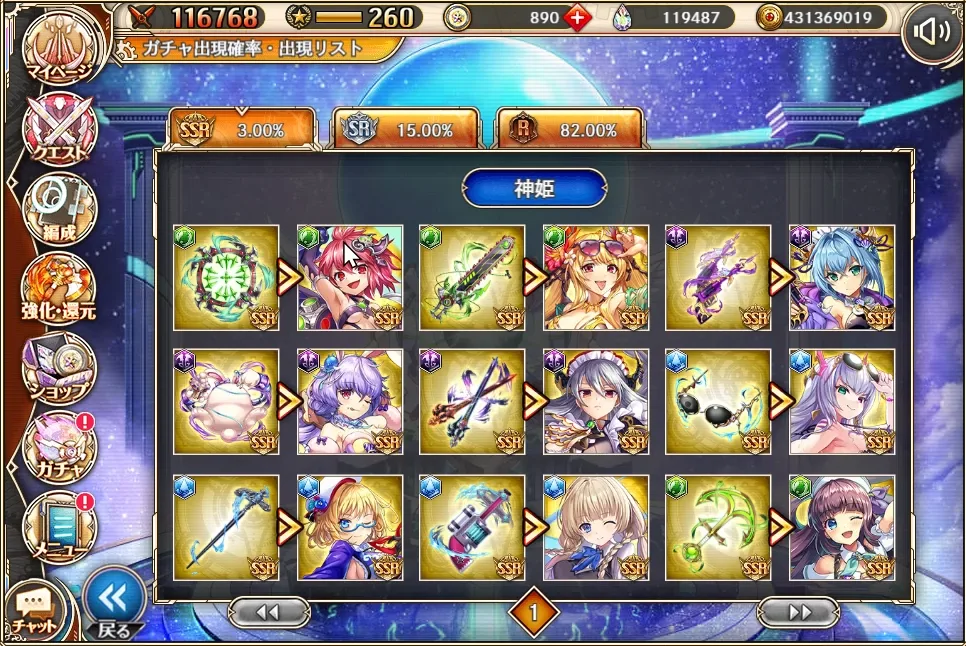This screenshot has width=966, height=646.
Task: Choose the silver-haired horned maid card
Action: pos(596,401)
